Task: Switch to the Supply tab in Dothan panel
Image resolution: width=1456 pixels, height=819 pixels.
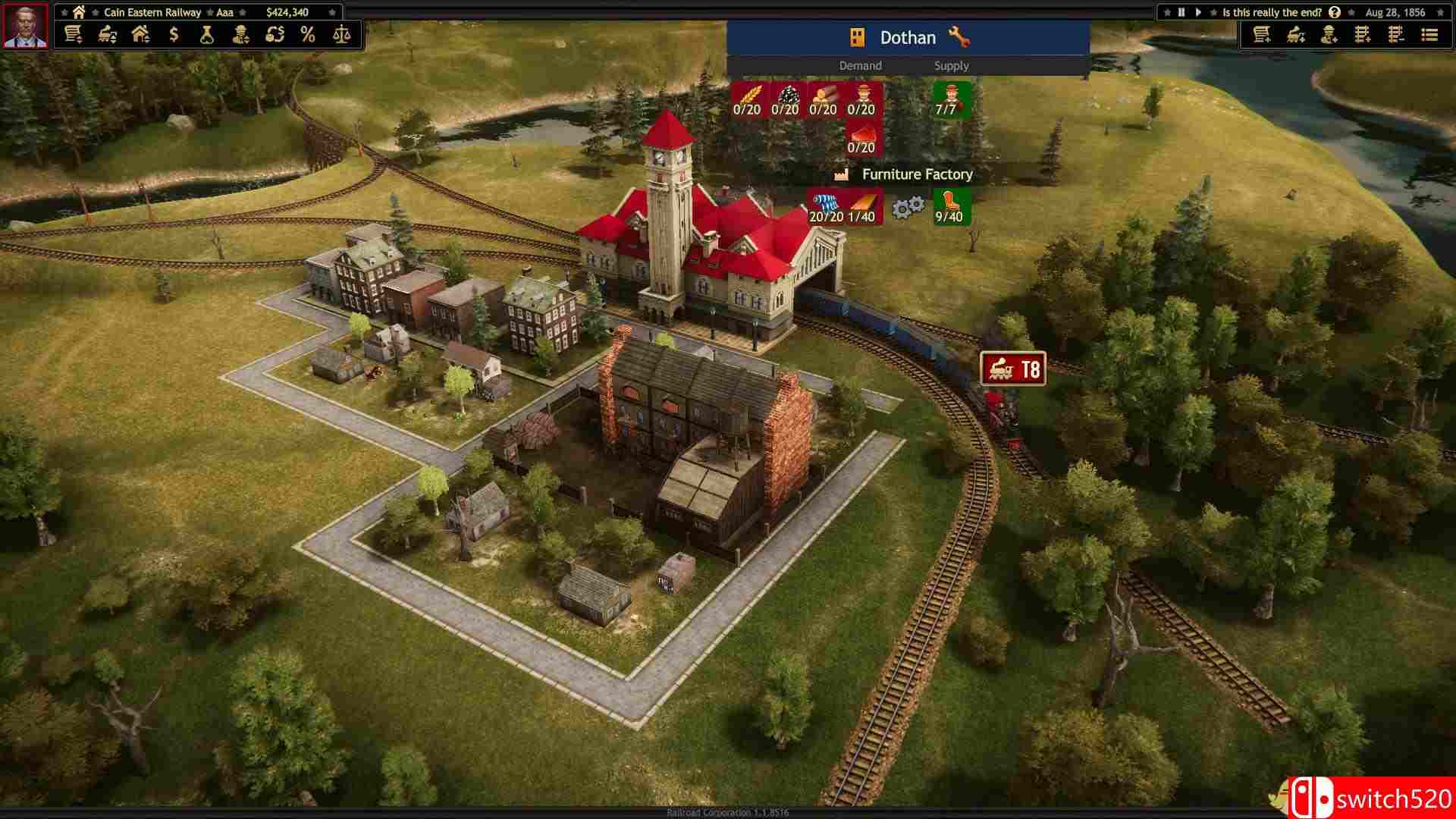Action: (x=952, y=66)
